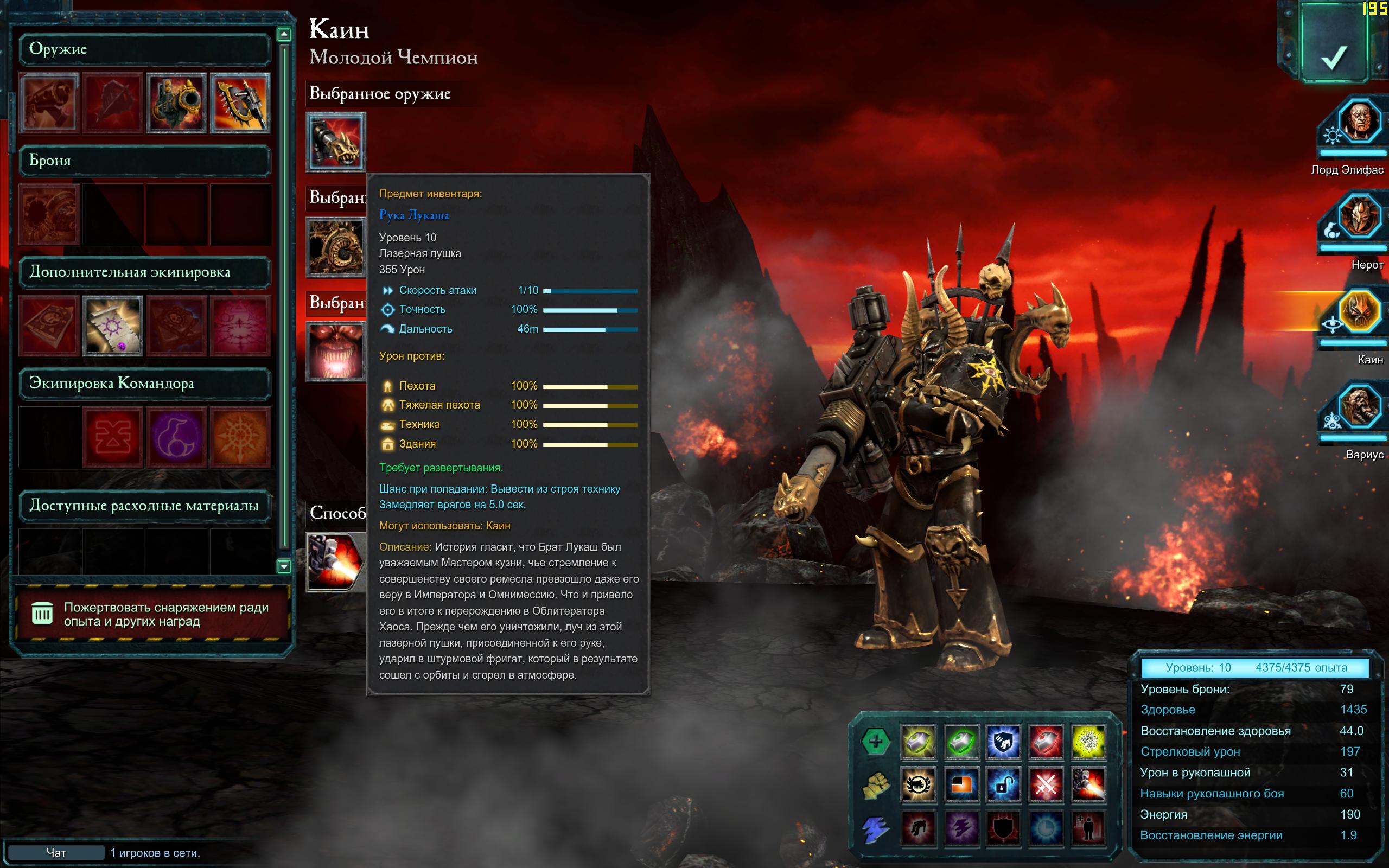This screenshot has width=1389, height=868.
Task: Select Лорд Элифас hero portrait
Action: pyautogui.click(x=1359, y=122)
